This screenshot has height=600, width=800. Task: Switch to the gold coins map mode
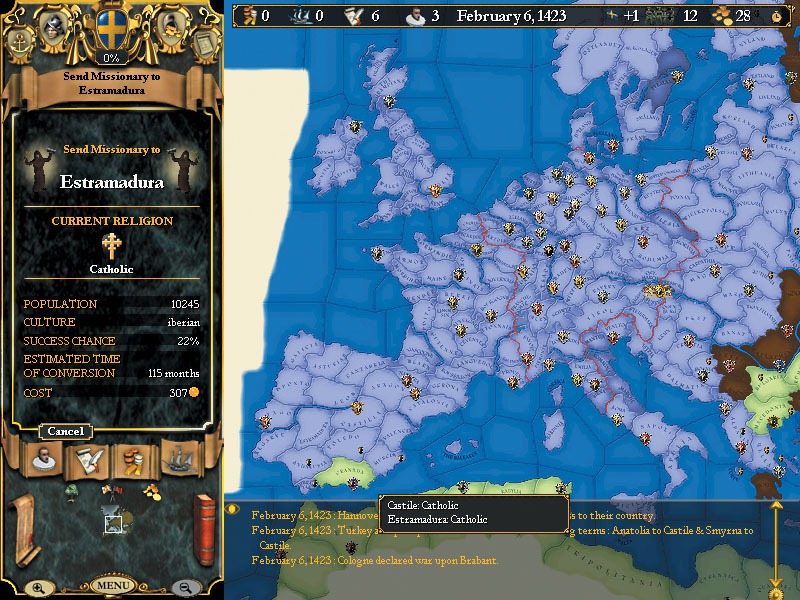[x=151, y=490]
